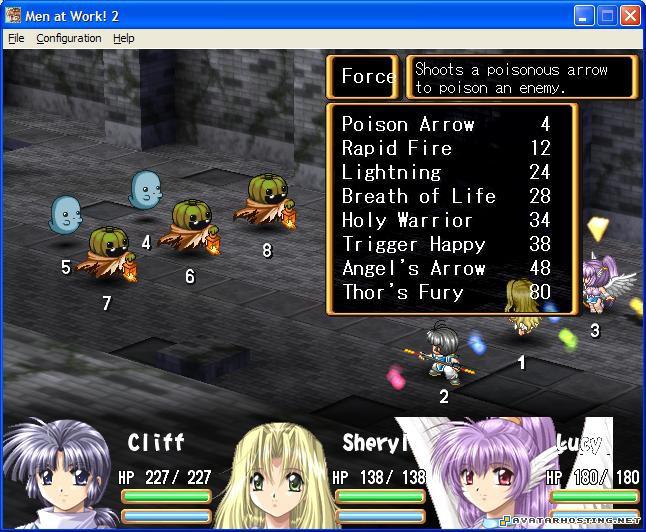Minimize the game window
The image size is (646, 532).
[585, 16]
